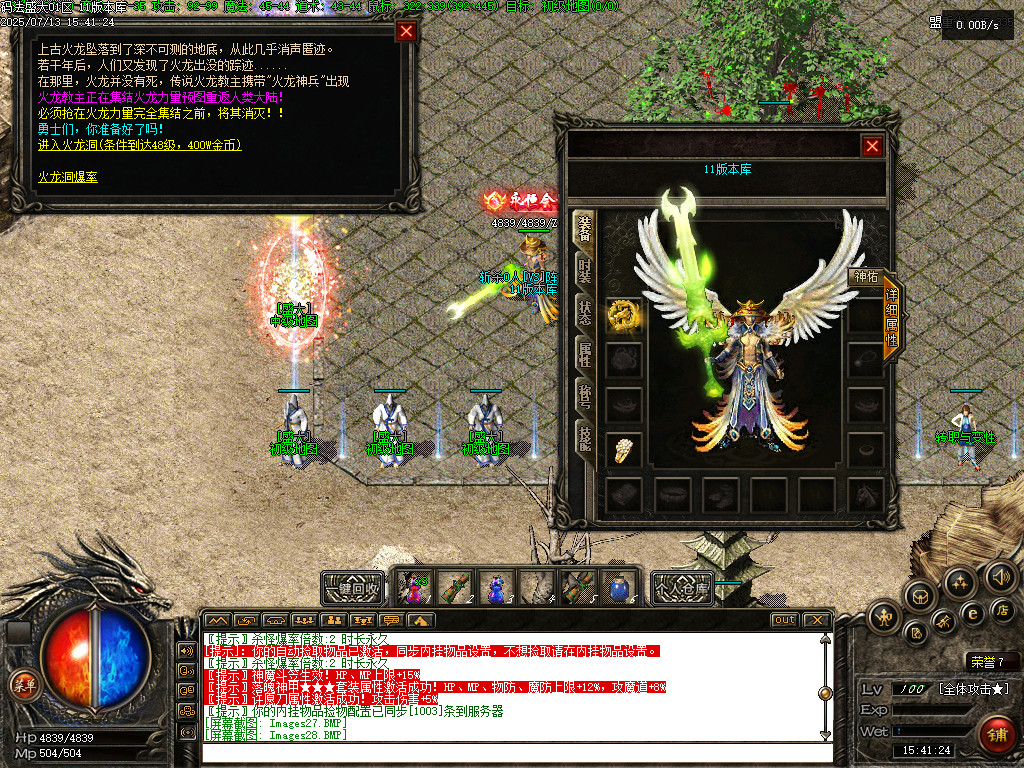Select the pearl ring equipment slot
This screenshot has height=768, width=1024.
tap(625, 449)
